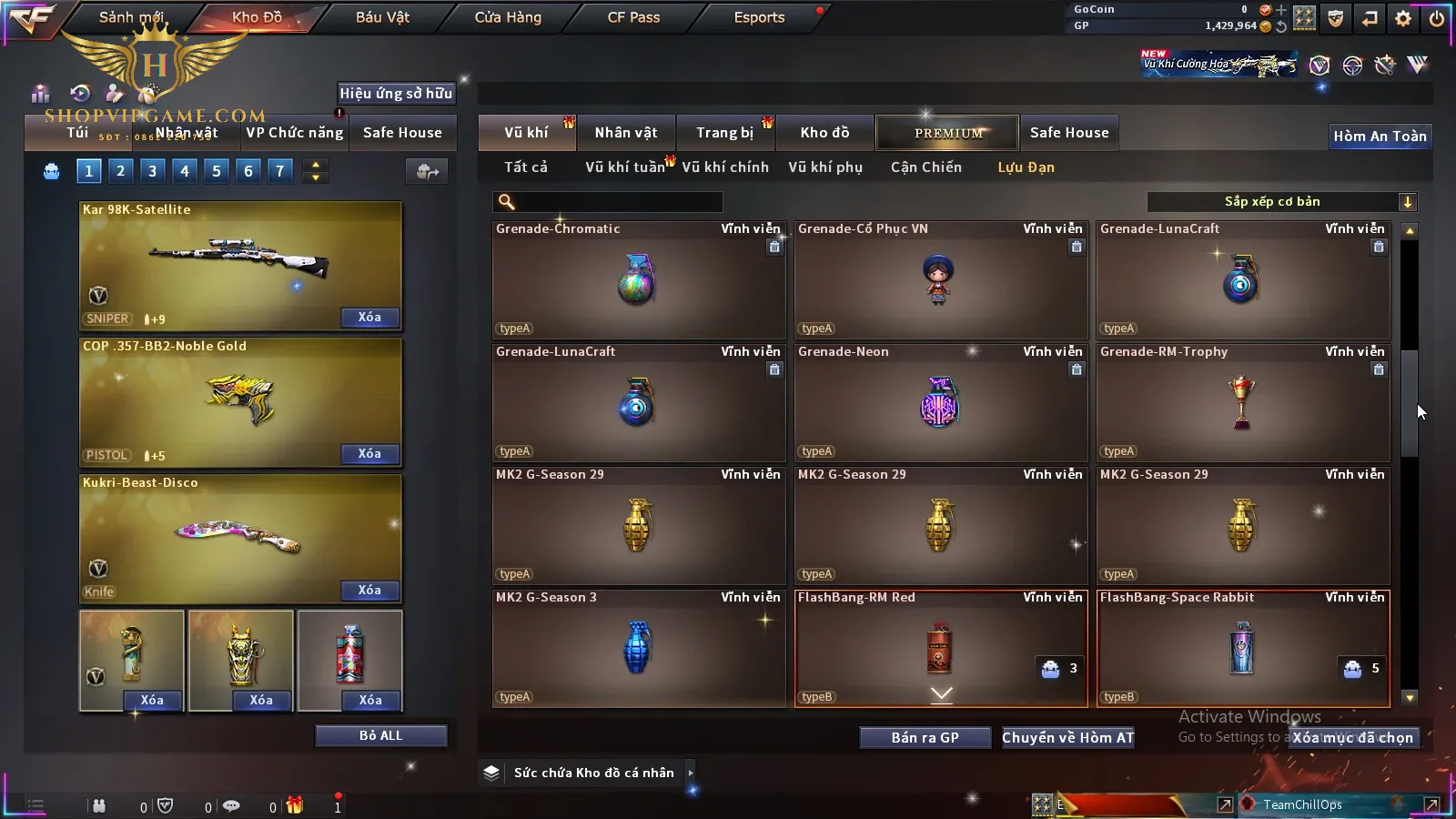
Task: Clear all equipped items with Bỏ ALL
Action: [380, 735]
